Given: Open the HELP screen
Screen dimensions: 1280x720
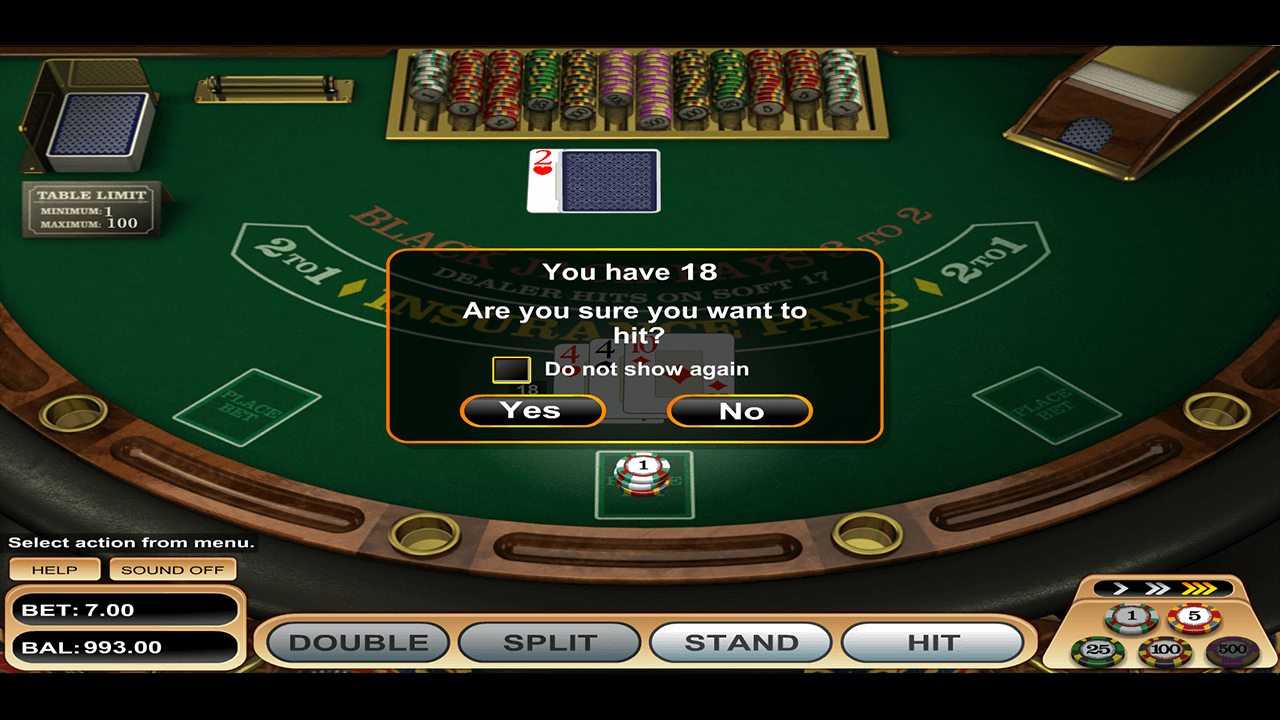Looking at the screenshot, I should [54, 569].
